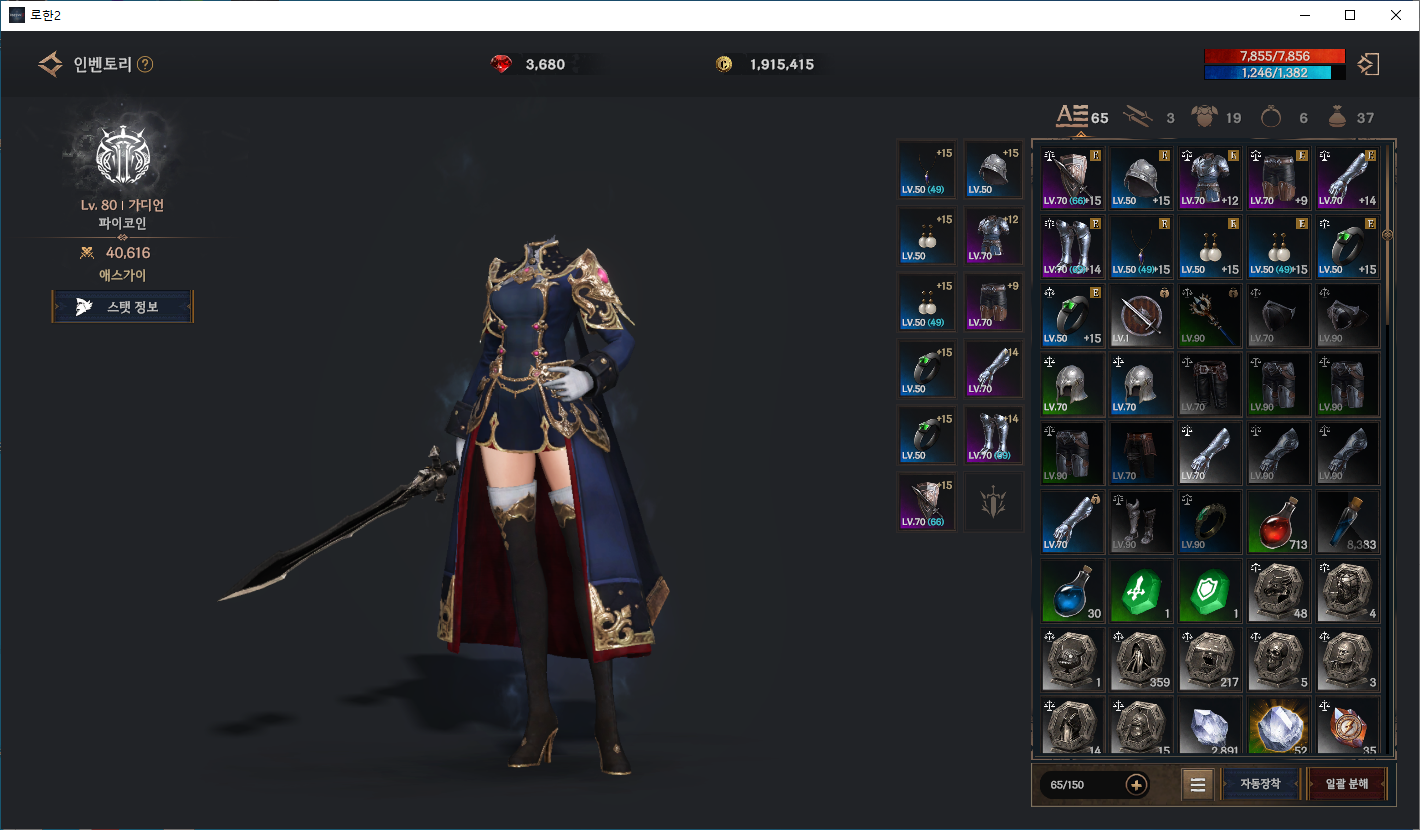
Task: Switch to the pouch items tab
Action: click(x=1337, y=117)
